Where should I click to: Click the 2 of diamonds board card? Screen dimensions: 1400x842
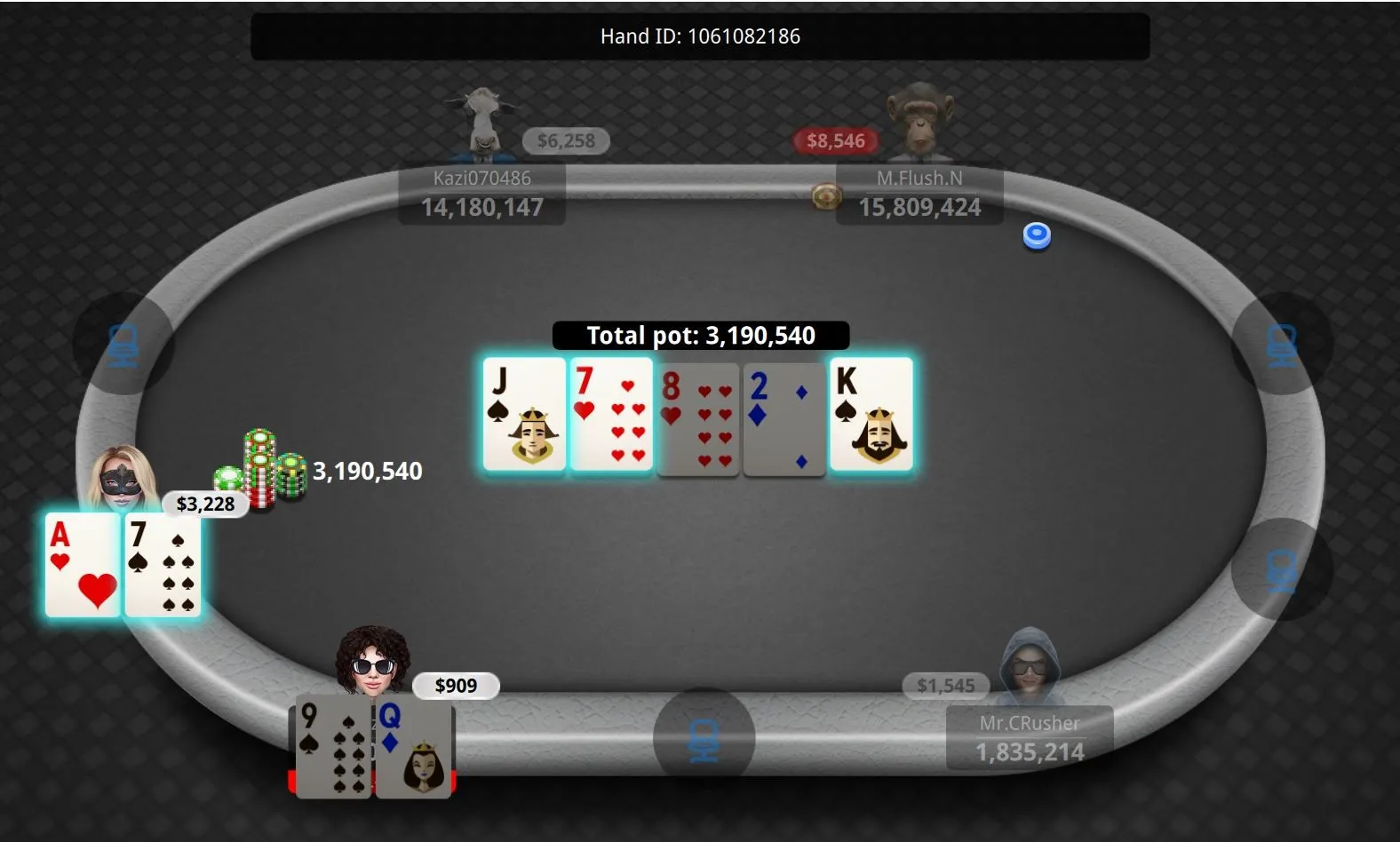[784, 418]
